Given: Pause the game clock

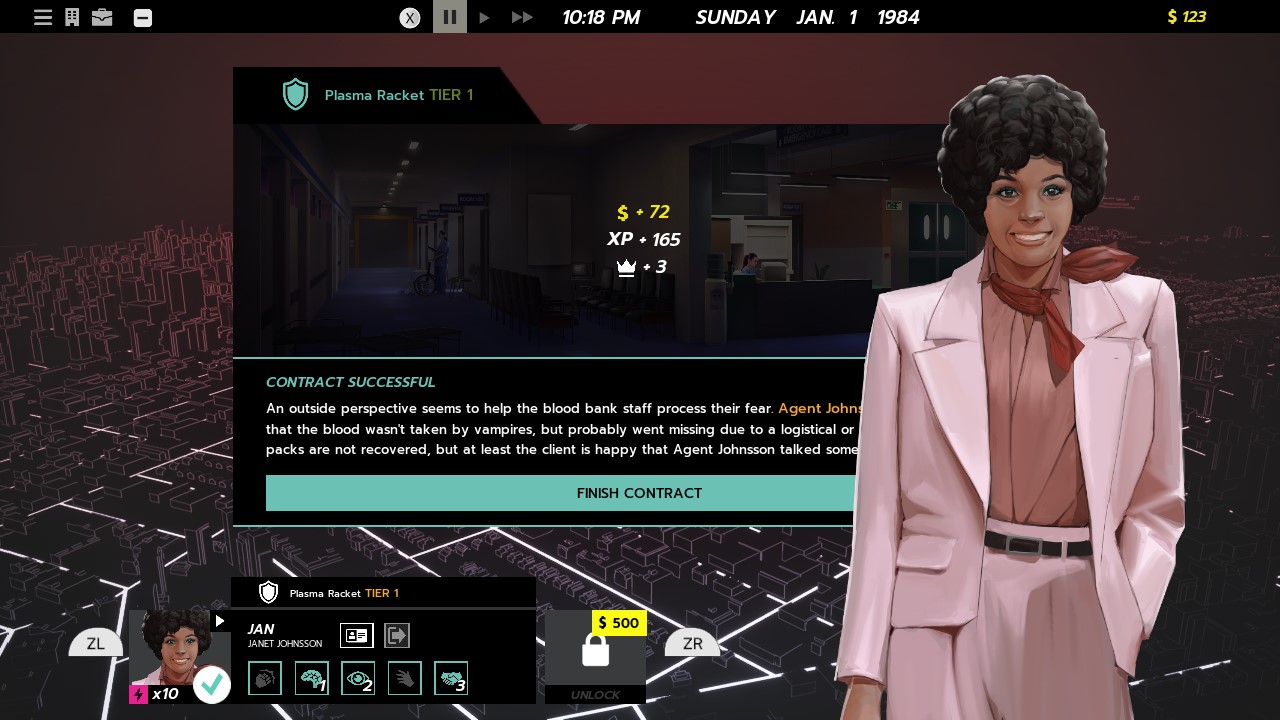Looking at the screenshot, I should coord(449,17).
